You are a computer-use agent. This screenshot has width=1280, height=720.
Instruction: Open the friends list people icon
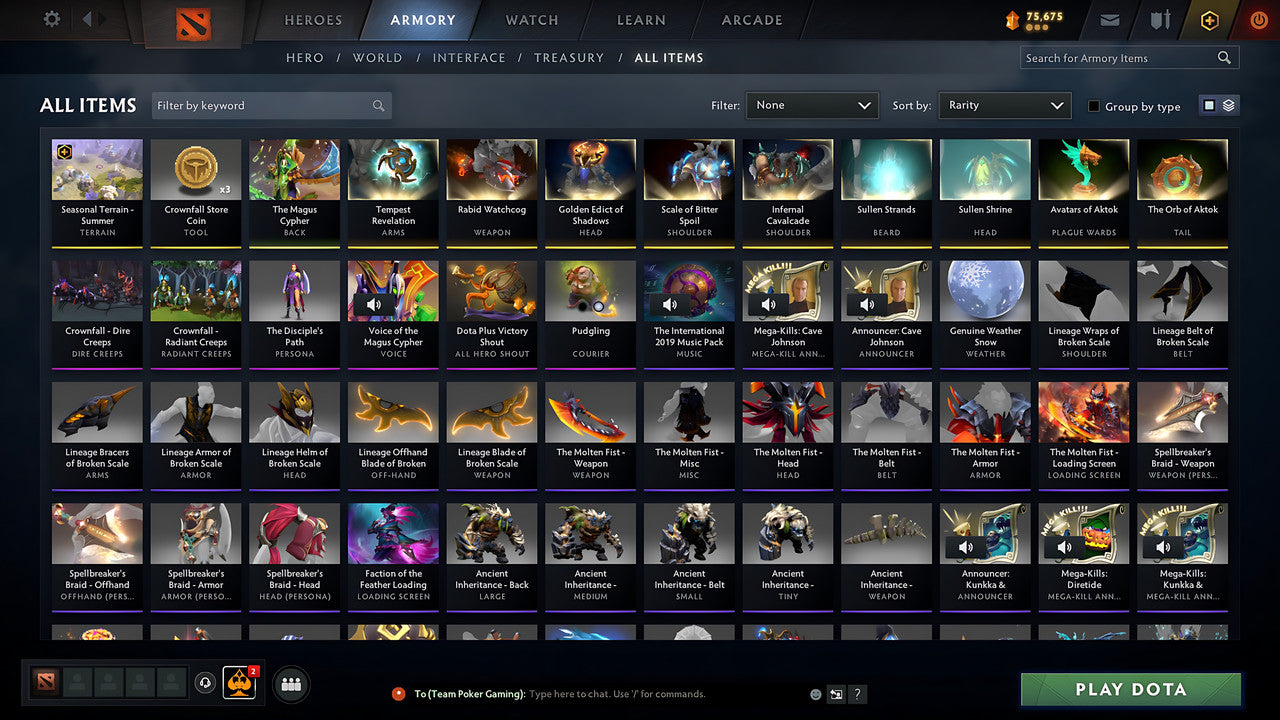290,684
